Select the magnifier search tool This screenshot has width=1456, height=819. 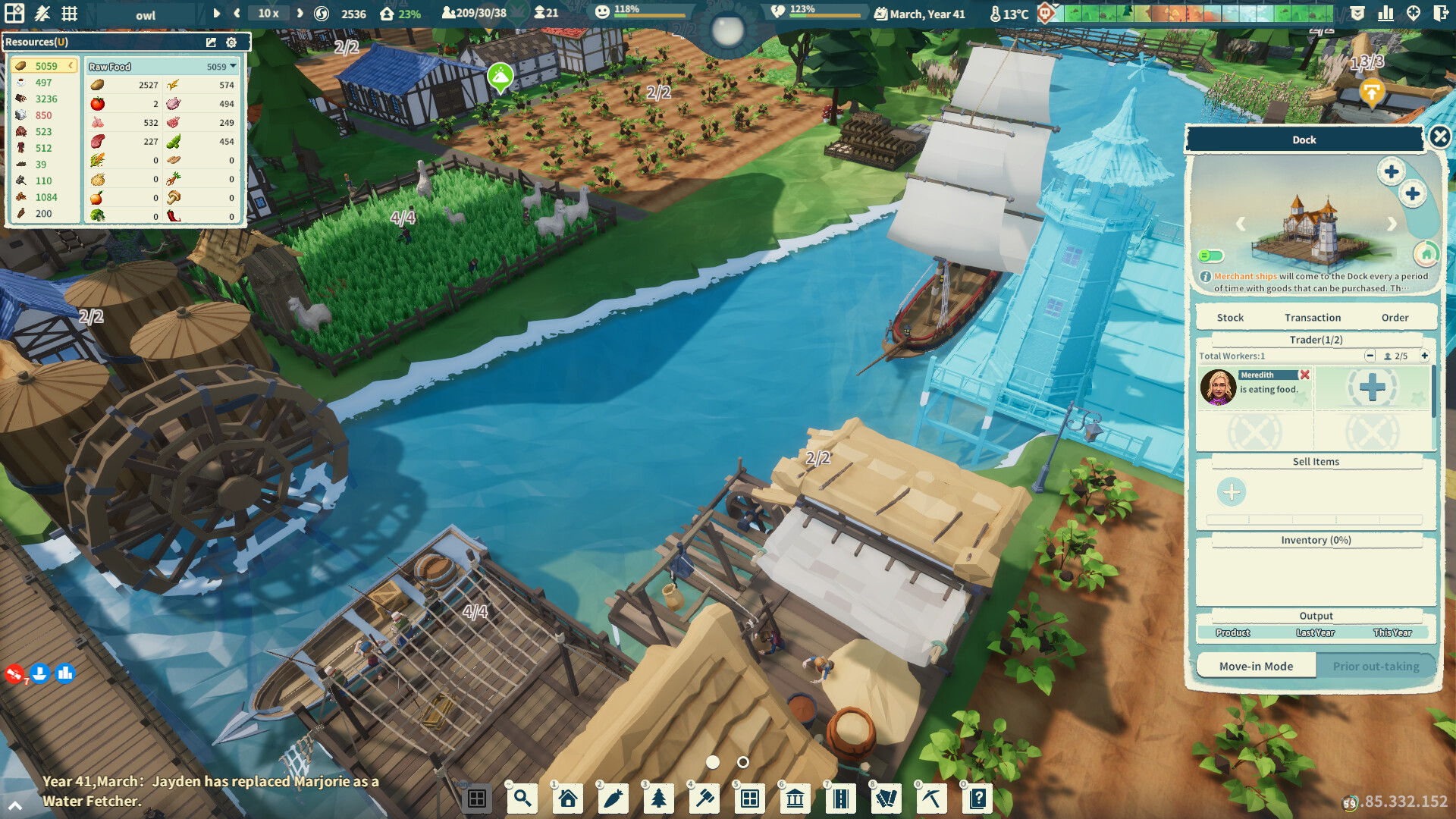[x=522, y=798]
